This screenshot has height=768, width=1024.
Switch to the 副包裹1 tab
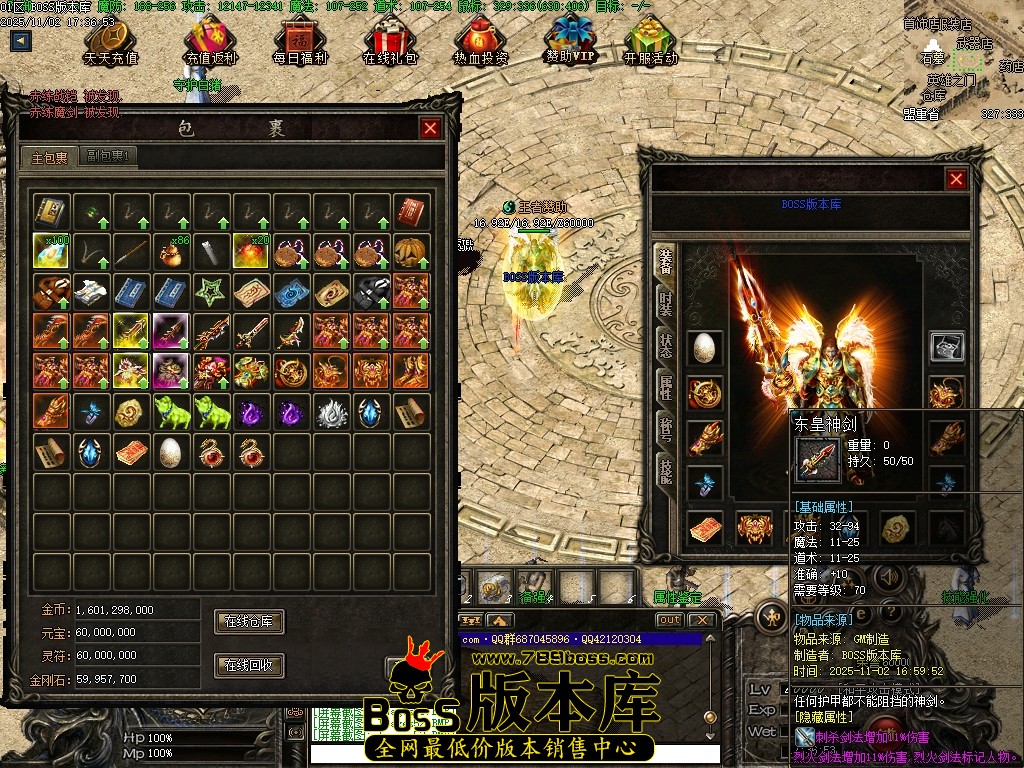pos(110,156)
